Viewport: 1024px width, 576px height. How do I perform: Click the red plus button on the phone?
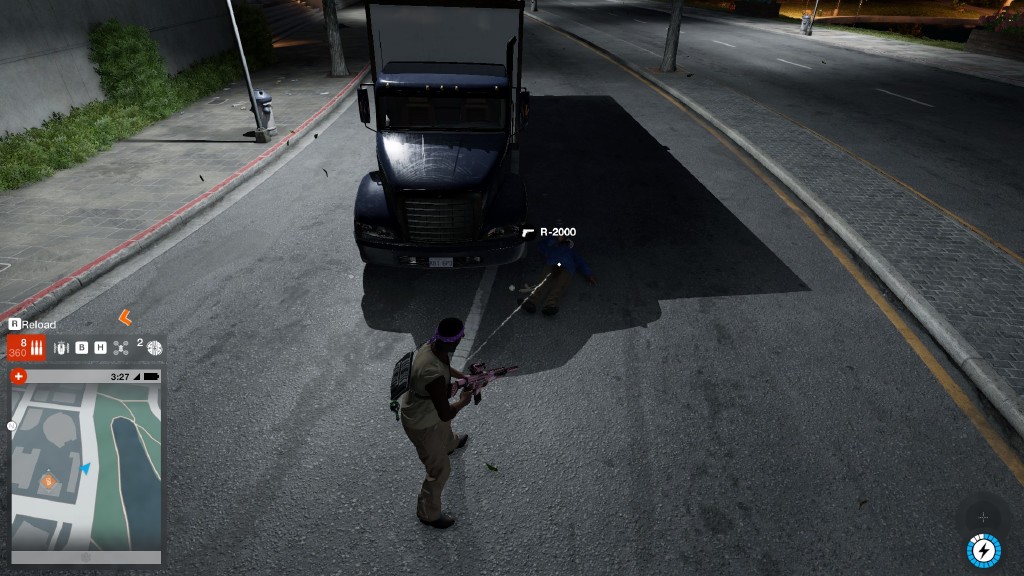[x=19, y=377]
